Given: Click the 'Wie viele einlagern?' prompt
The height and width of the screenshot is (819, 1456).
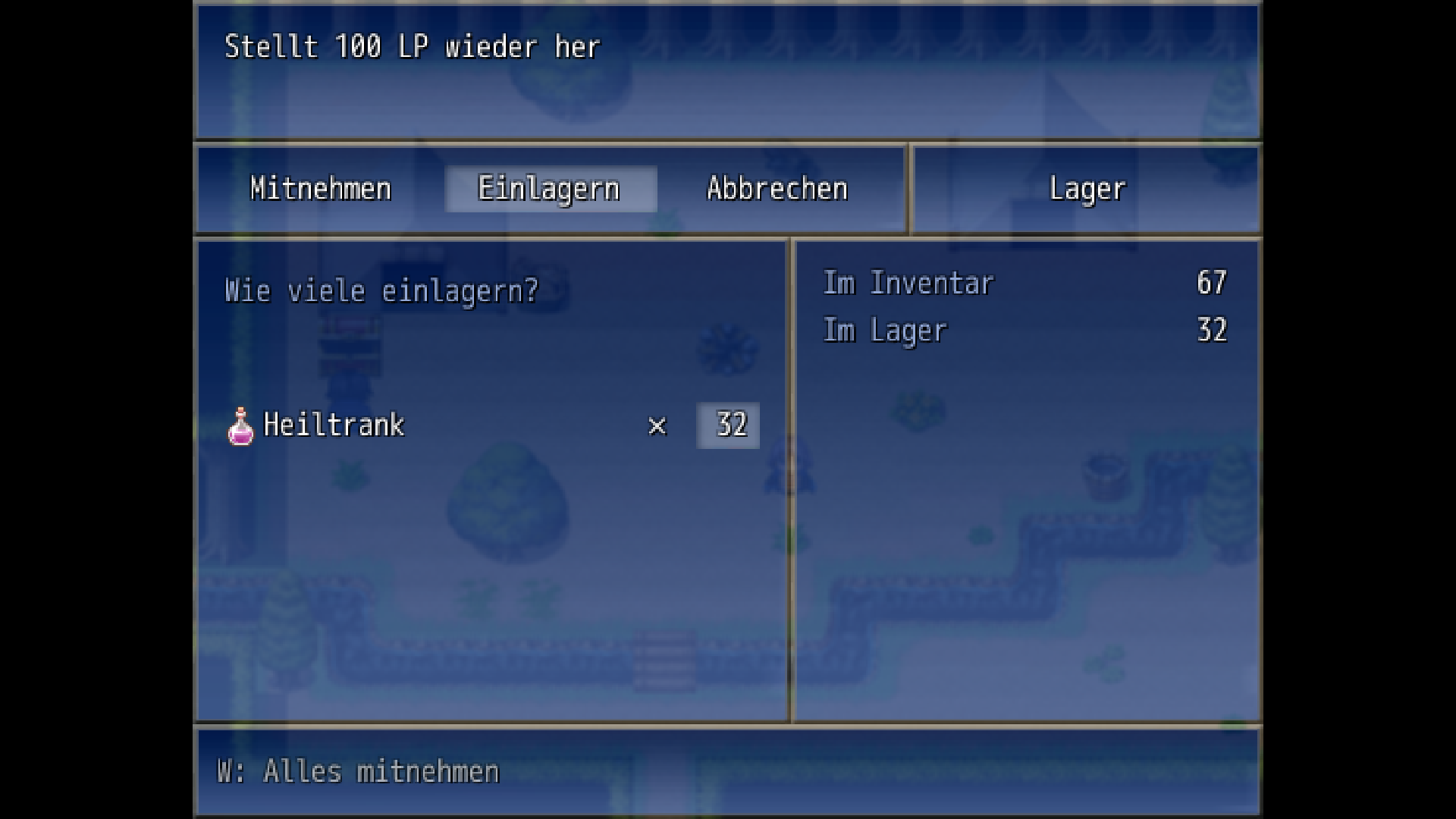Looking at the screenshot, I should [381, 290].
